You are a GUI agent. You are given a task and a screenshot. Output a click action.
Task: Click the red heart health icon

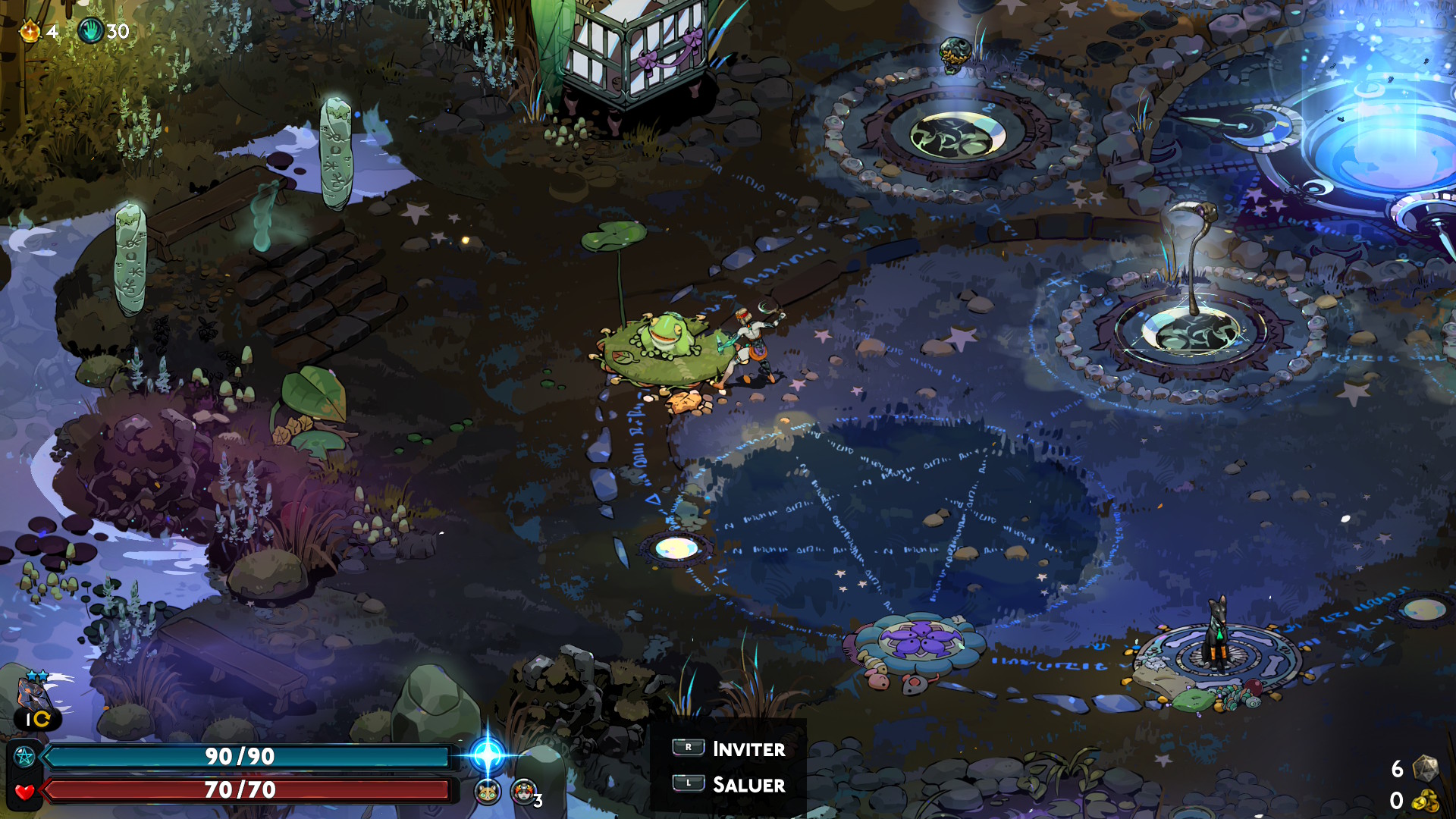(24, 791)
